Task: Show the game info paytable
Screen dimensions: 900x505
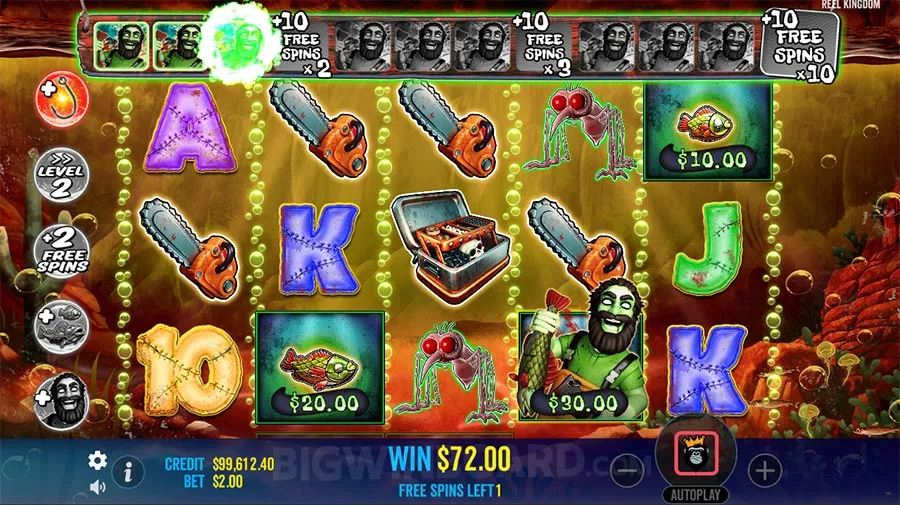Action: [x=128, y=470]
